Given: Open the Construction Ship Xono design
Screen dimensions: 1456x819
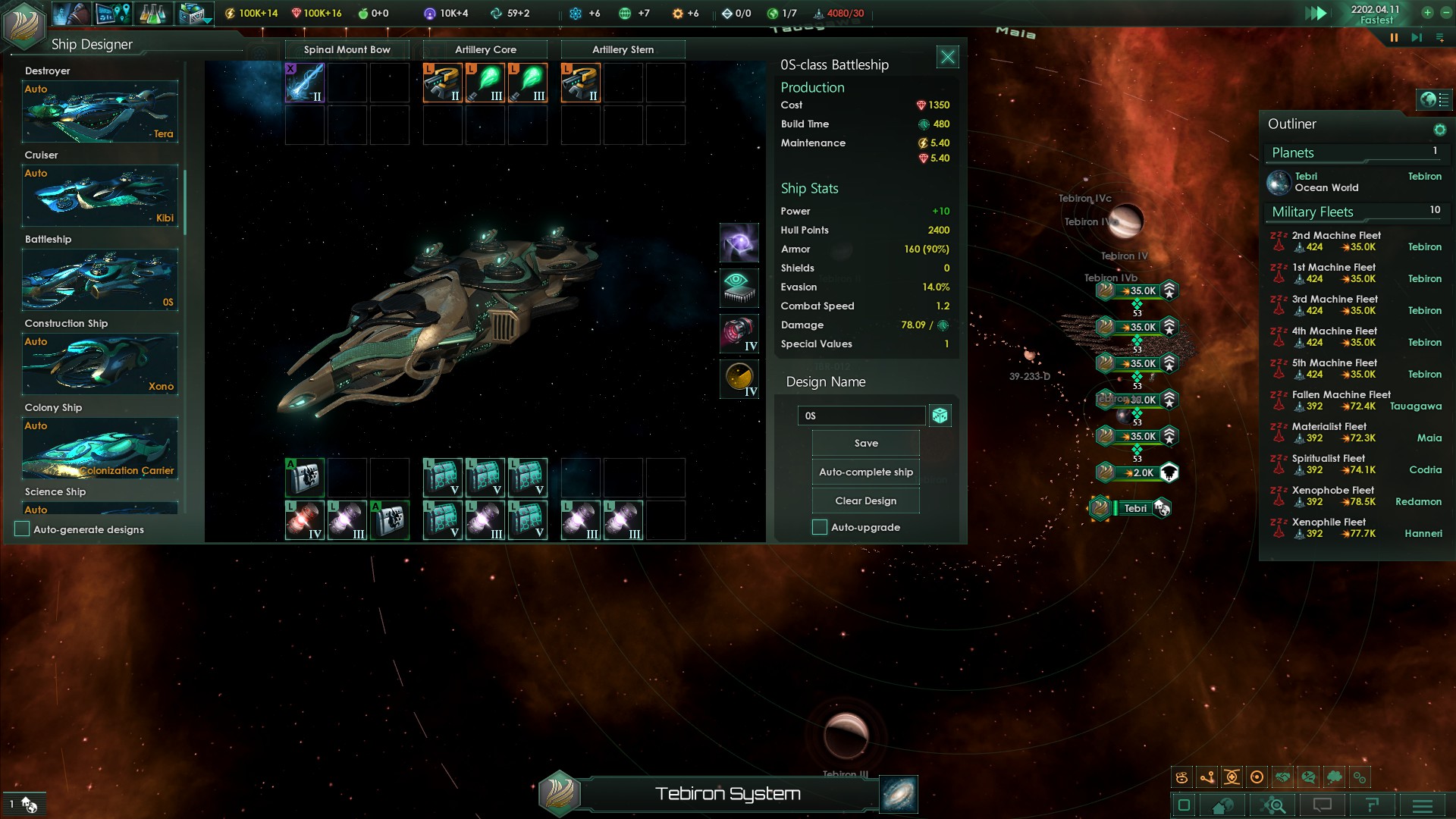Looking at the screenshot, I should pos(100,364).
